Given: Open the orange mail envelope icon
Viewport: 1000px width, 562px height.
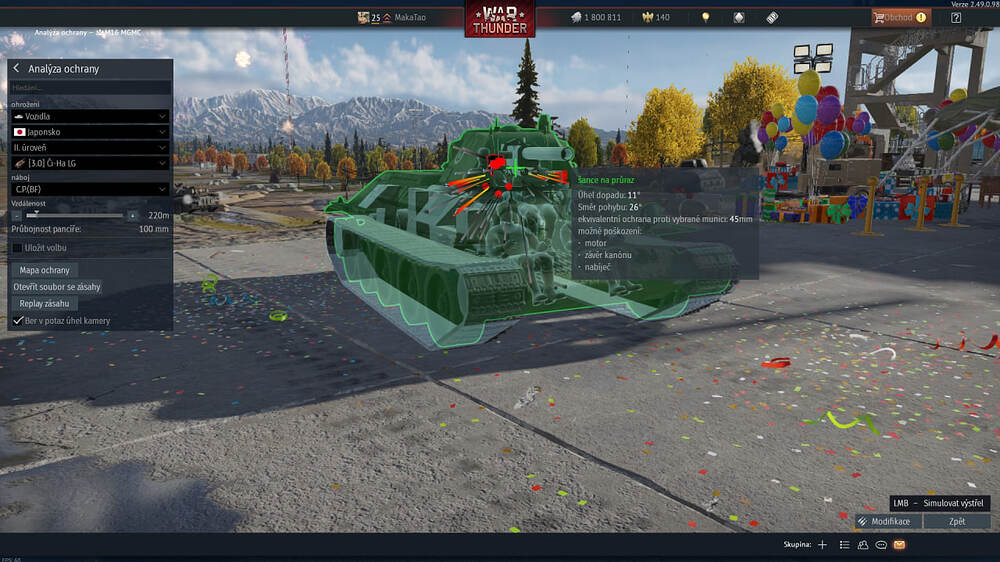Looking at the screenshot, I should pos(899,545).
